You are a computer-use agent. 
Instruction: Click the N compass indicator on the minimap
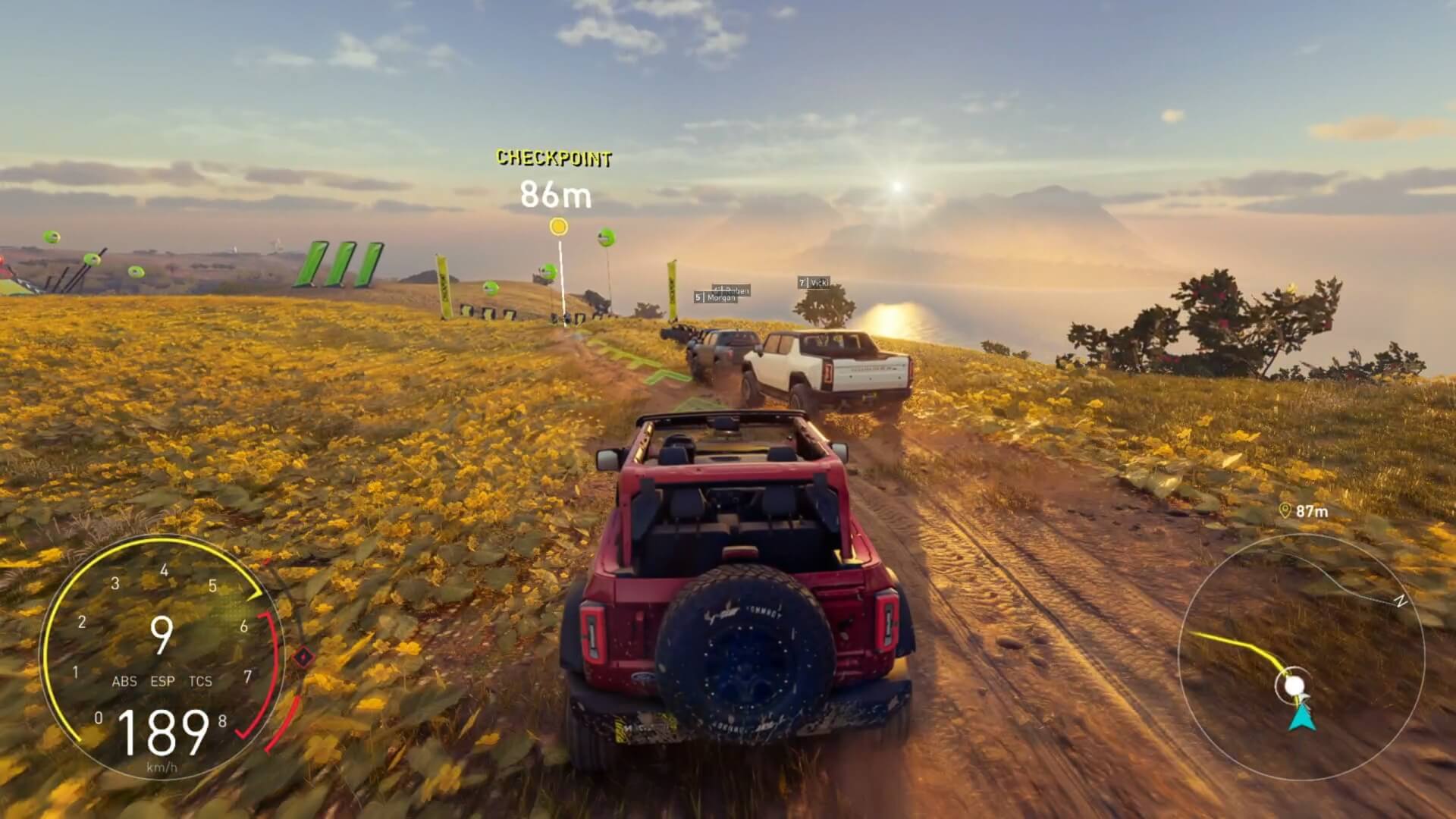click(x=1400, y=601)
